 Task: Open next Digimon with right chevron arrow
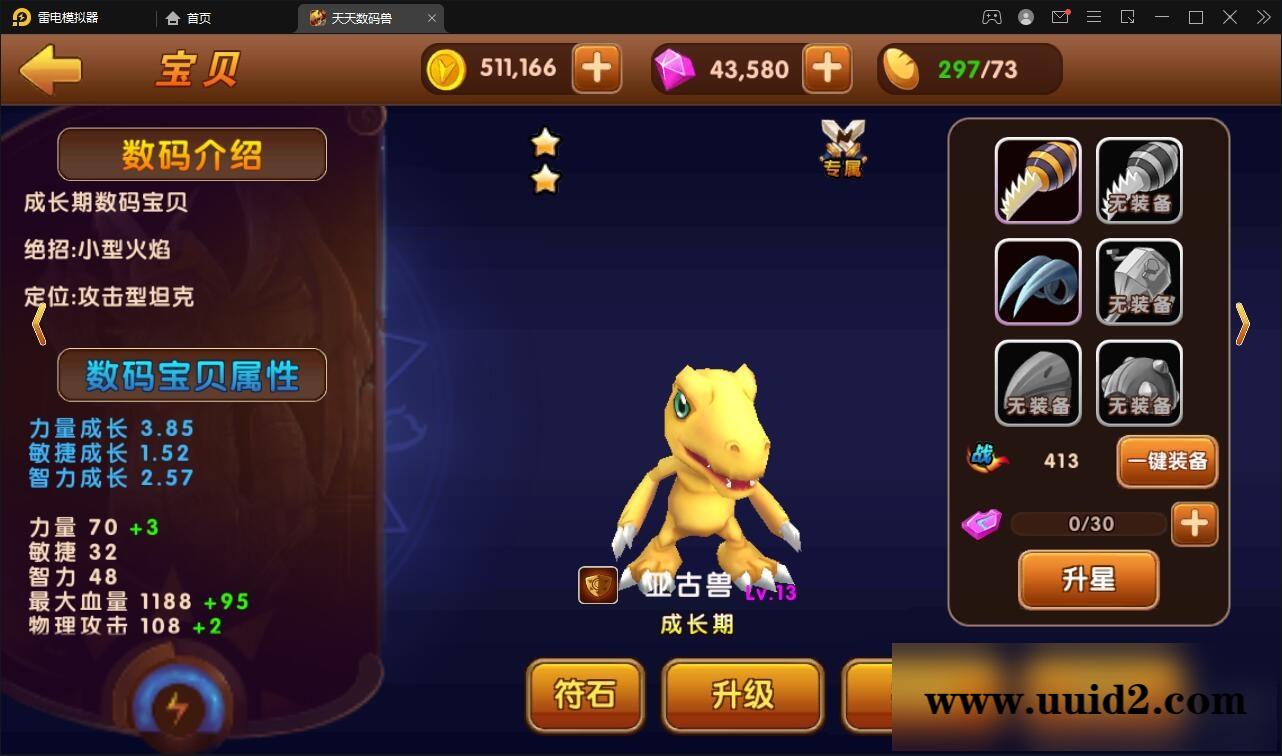click(1243, 324)
